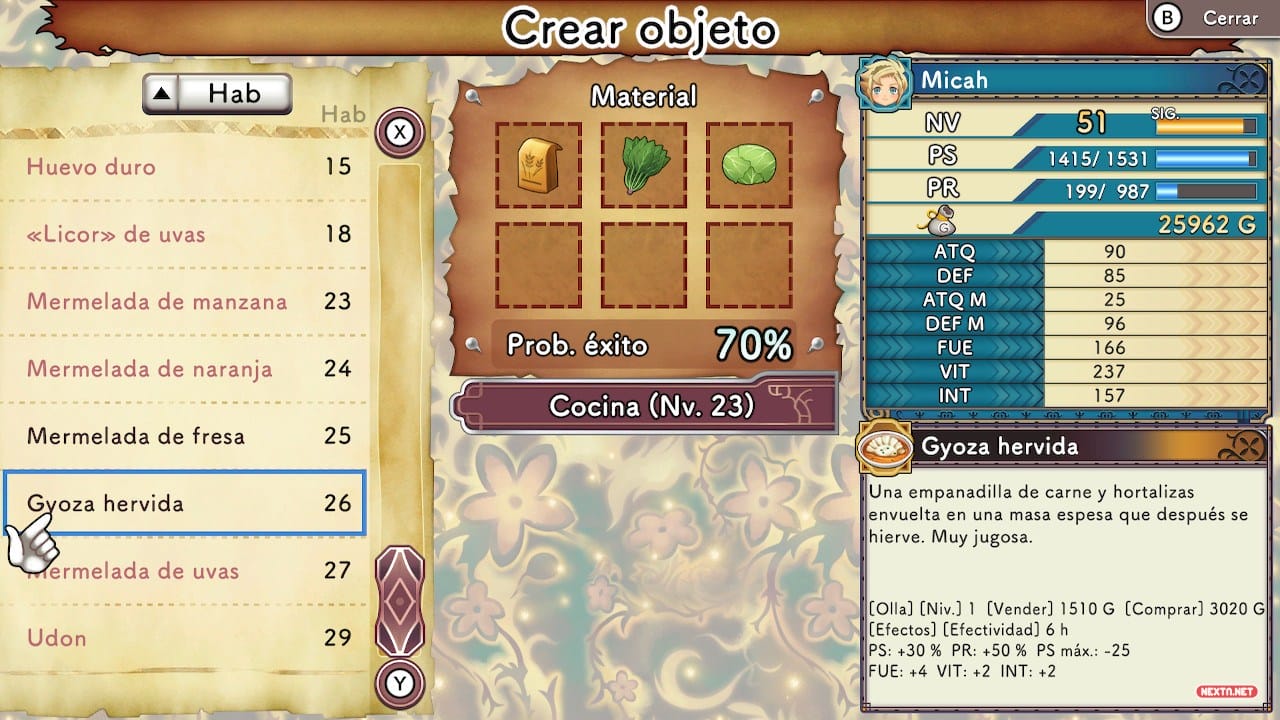Screen dimensions: 1280x720
Task: Select Mermelada de manzana from the list
Action: tap(185, 301)
